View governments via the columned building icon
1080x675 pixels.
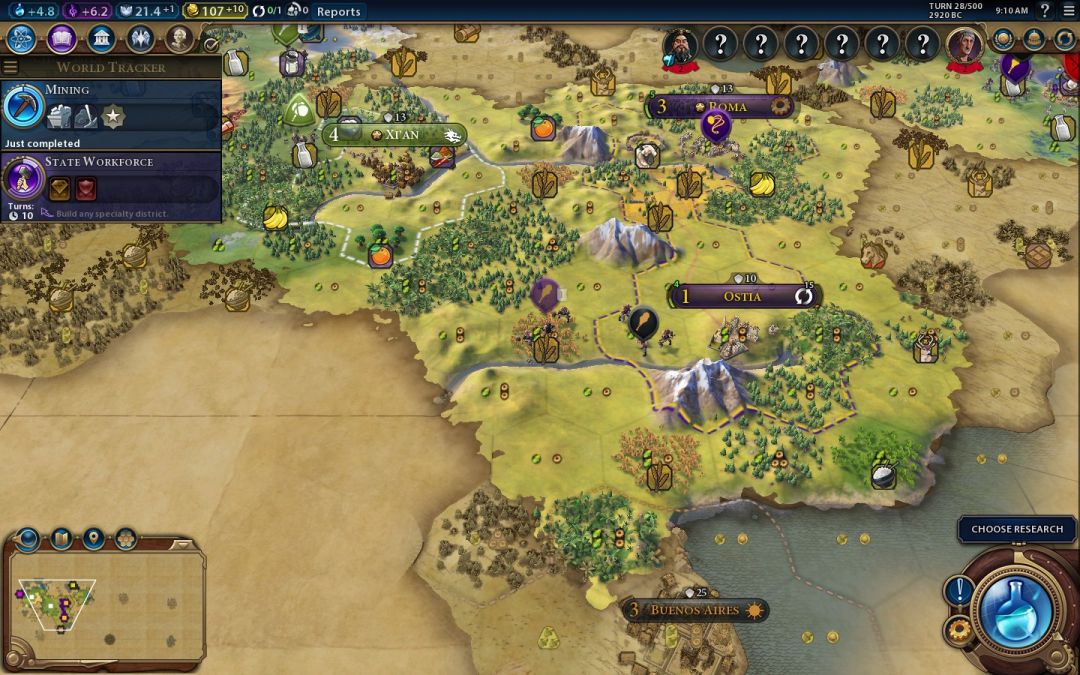(x=100, y=39)
